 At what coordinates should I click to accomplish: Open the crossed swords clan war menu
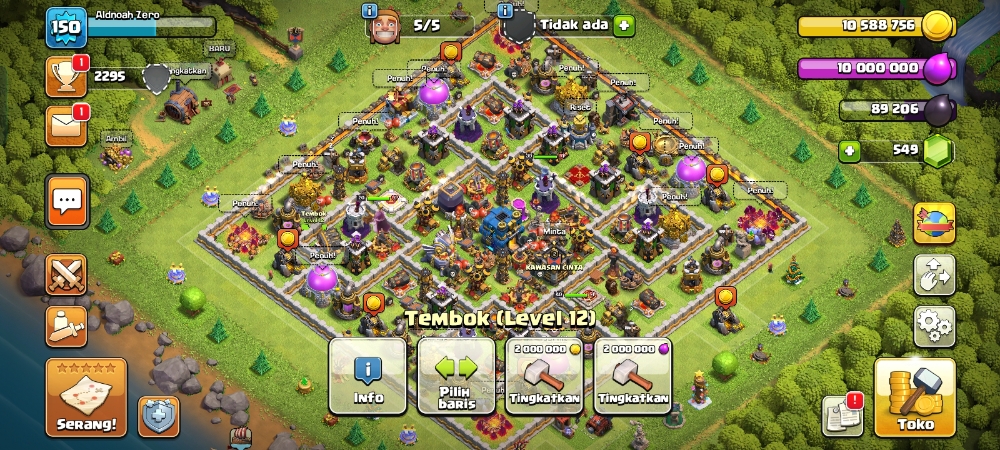pyautogui.click(x=66, y=275)
